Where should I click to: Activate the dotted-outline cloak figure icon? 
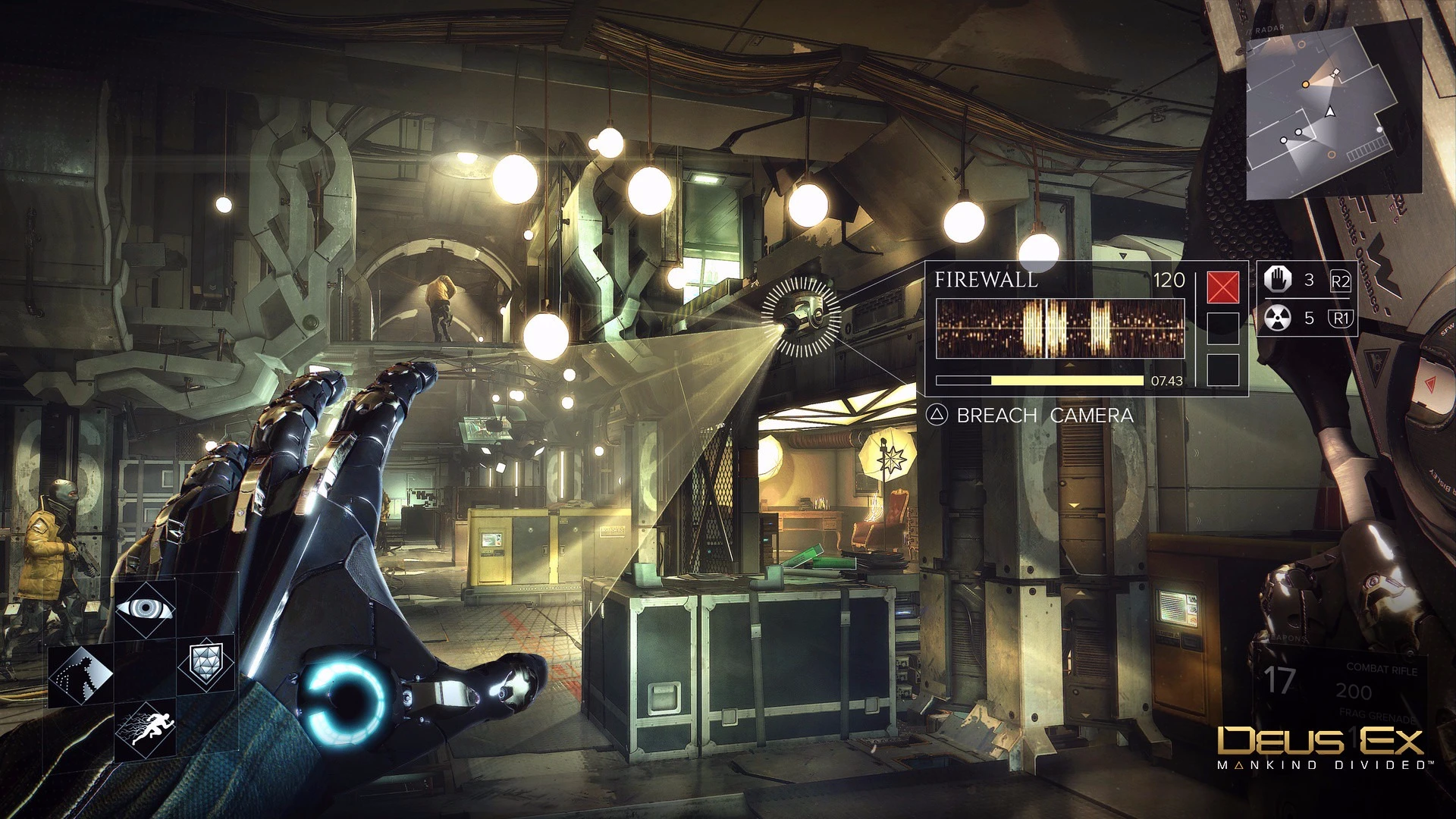click(x=81, y=674)
